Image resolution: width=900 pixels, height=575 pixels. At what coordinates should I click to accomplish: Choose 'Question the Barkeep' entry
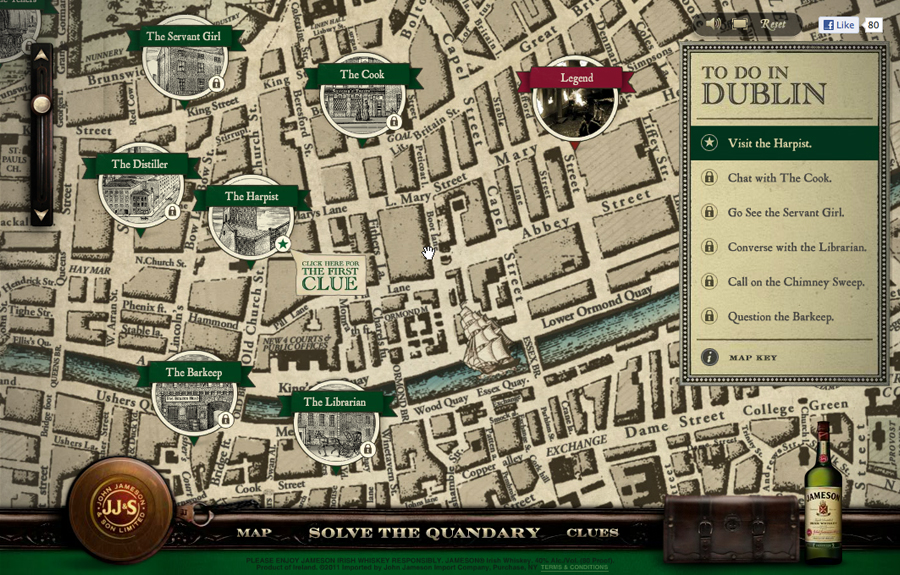point(780,317)
